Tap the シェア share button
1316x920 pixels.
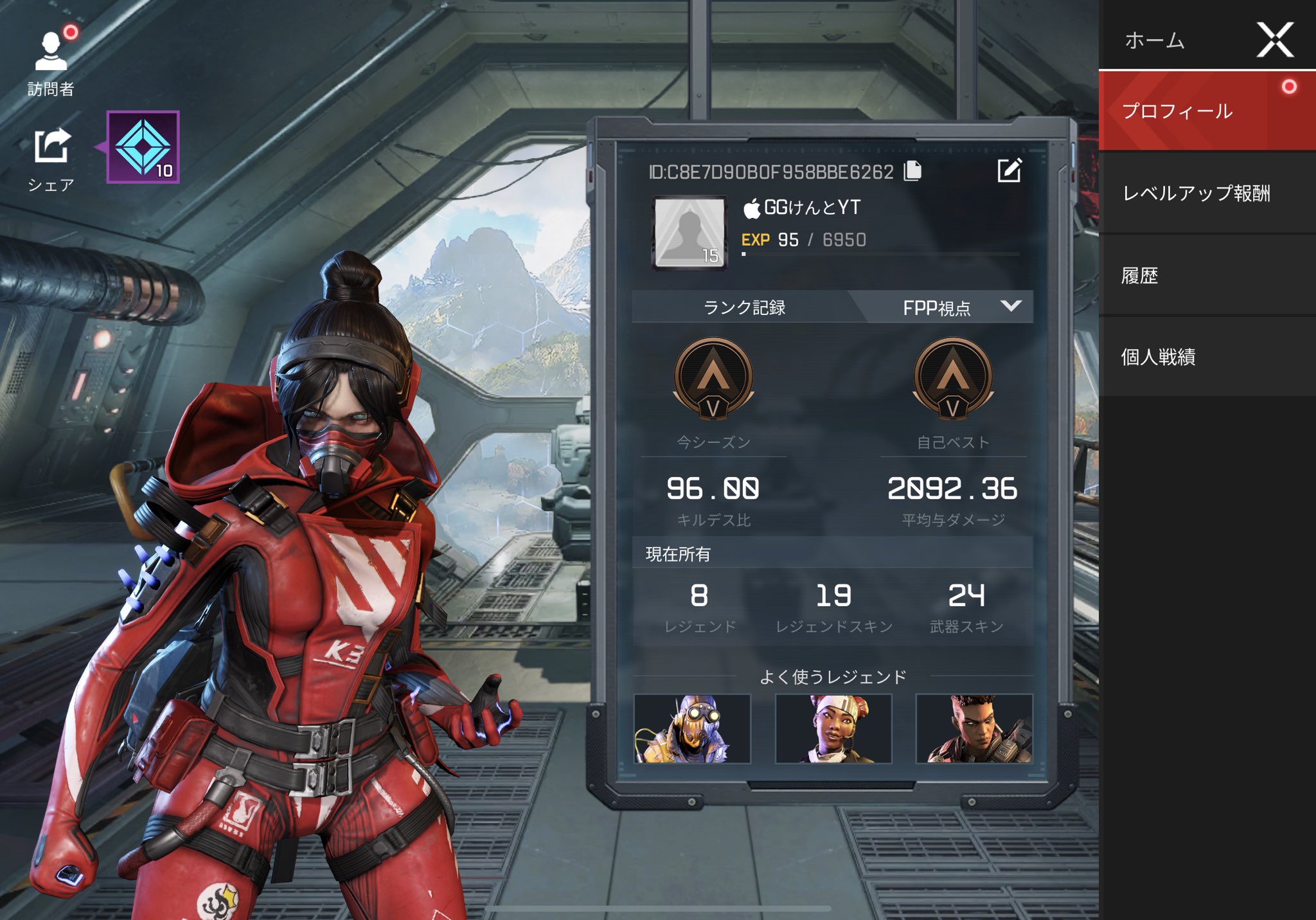[51, 158]
